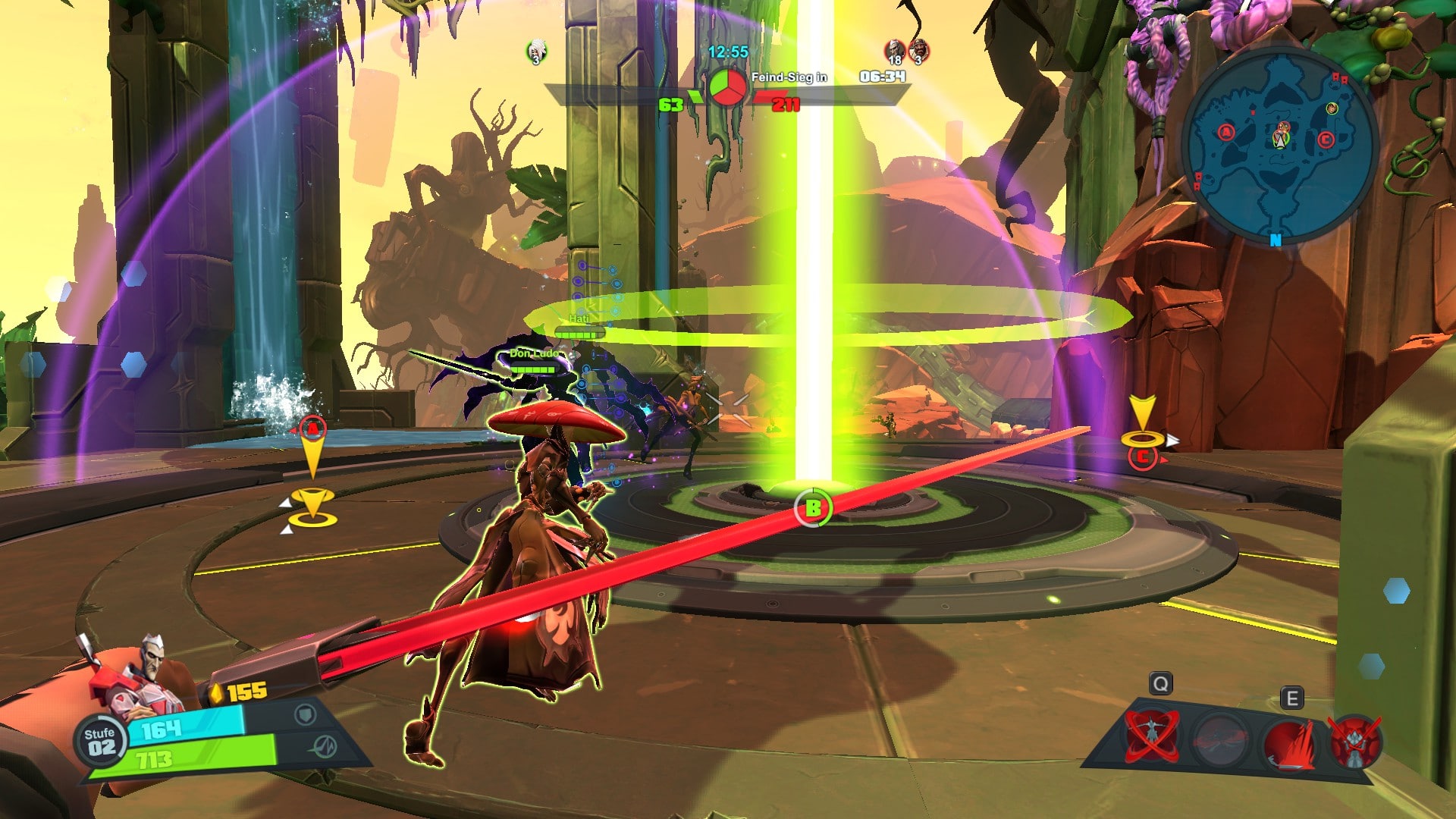Click the blue N compass marker

[x=1276, y=240]
